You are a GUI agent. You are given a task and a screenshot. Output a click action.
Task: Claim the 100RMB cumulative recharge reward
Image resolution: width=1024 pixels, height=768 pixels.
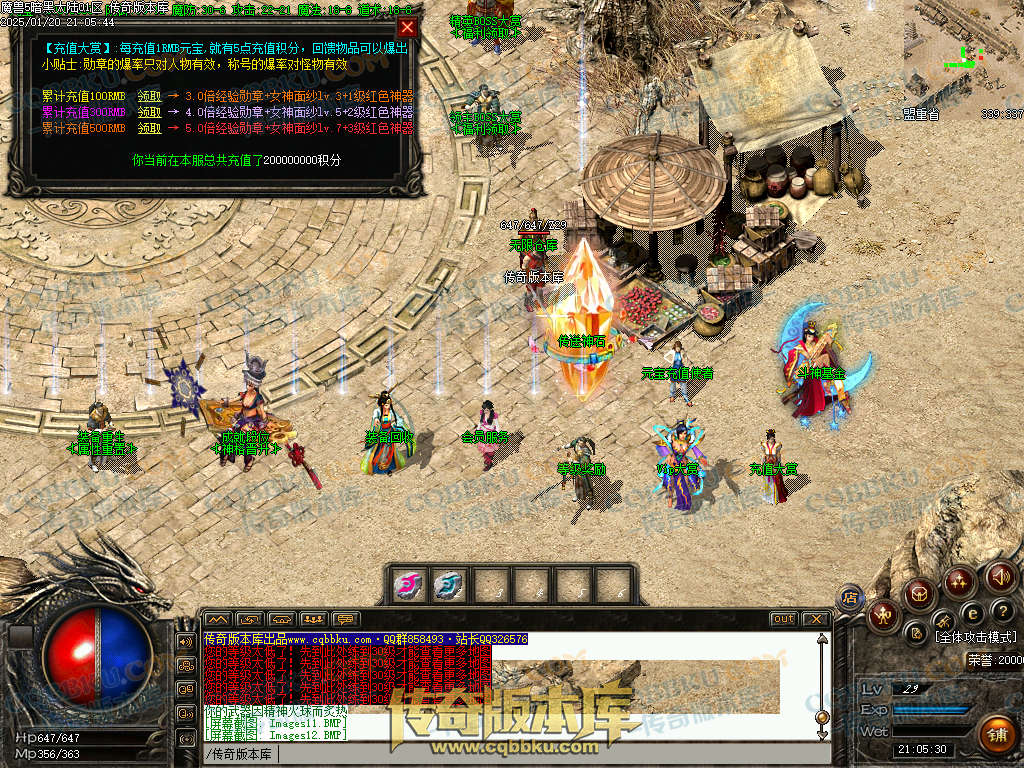pyautogui.click(x=149, y=97)
